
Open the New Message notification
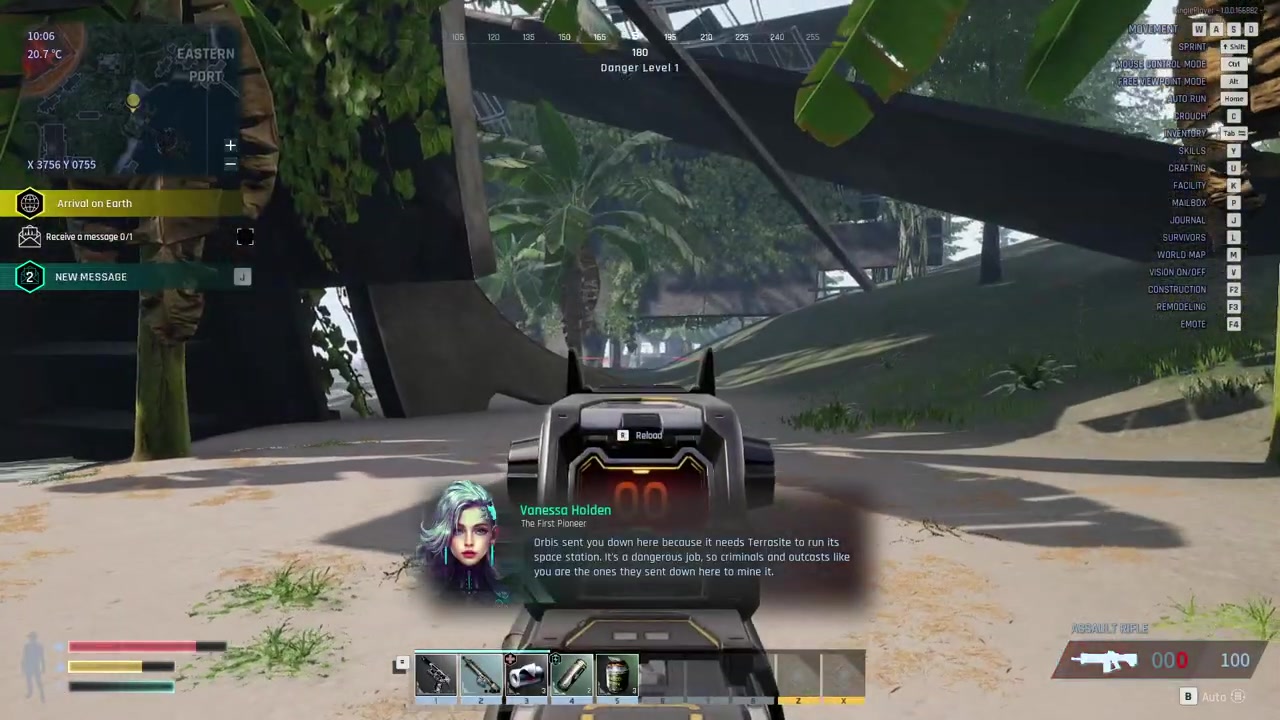91,277
